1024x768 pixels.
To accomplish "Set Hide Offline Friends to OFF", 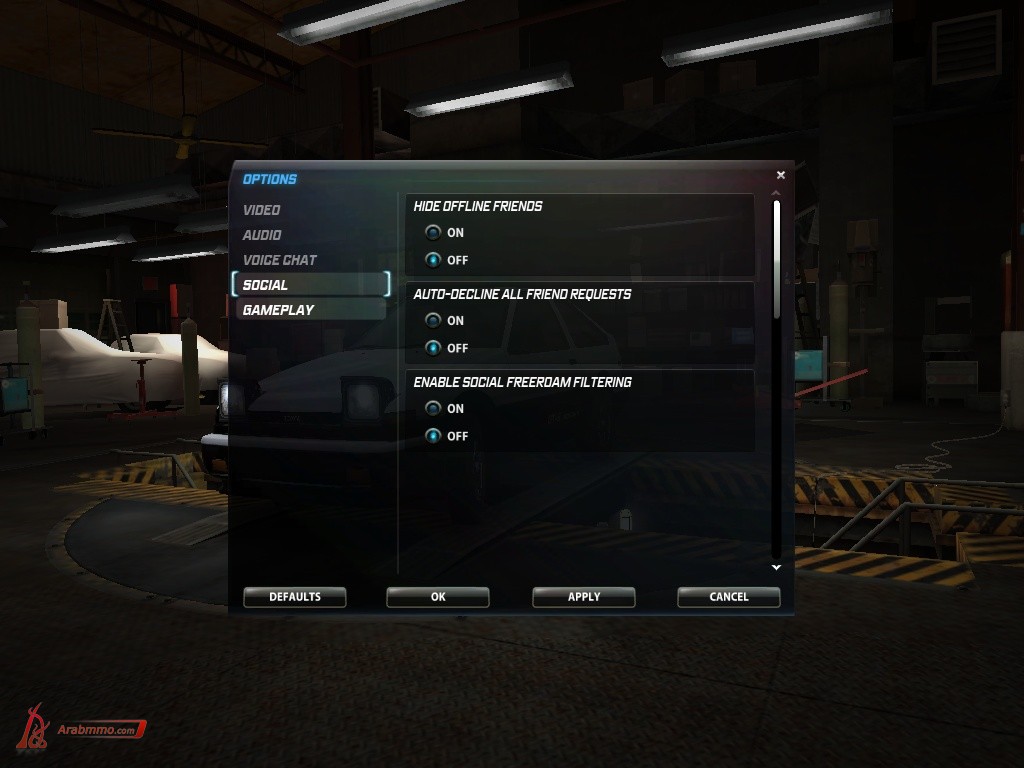I will 433,260.
